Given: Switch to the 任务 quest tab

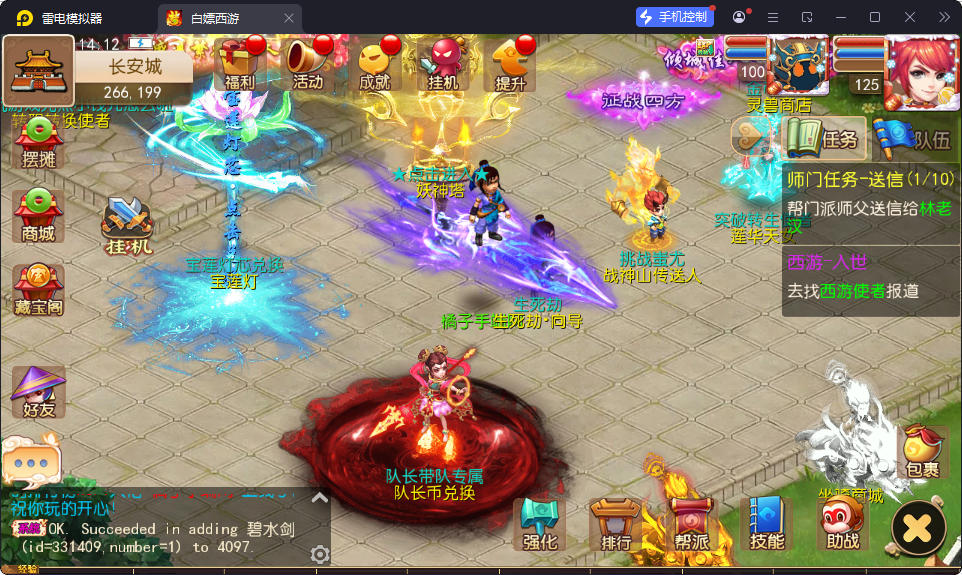Looking at the screenshot, I should coord(822,138).
